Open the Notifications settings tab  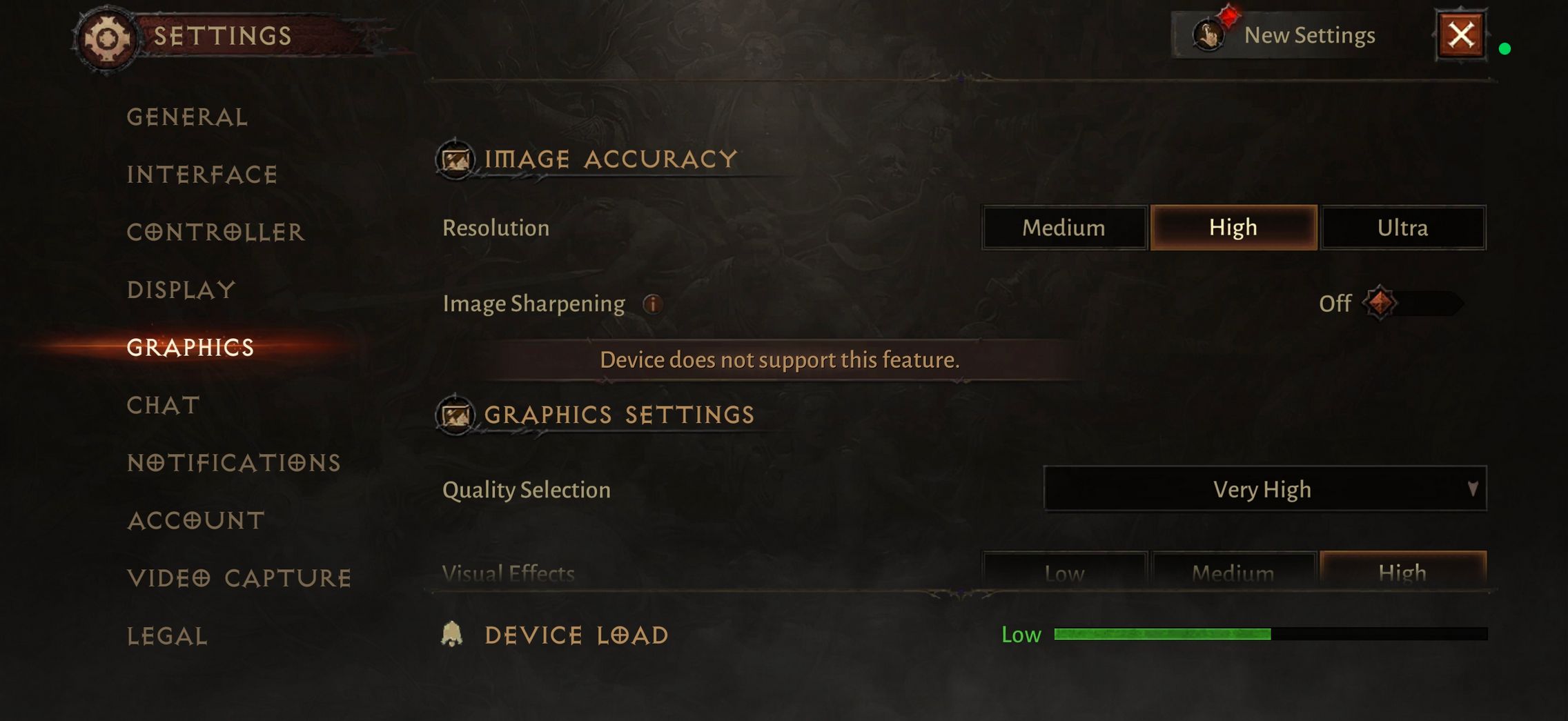(x=234, y=463)
